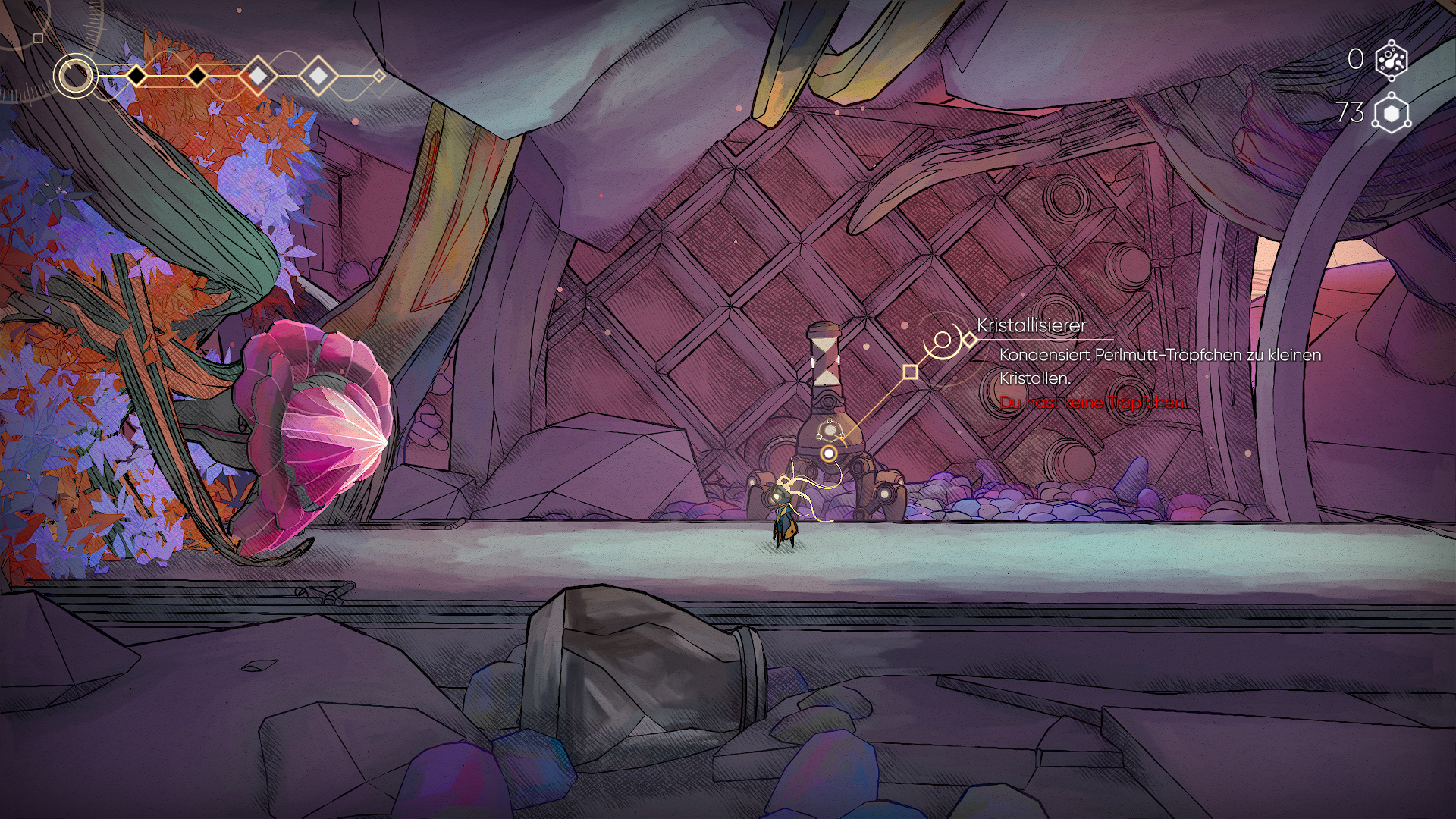Click the Perlmutt droplet currency icon
The height and width of the screenshot is (819, 1456).
click(x=1391, y=60)
